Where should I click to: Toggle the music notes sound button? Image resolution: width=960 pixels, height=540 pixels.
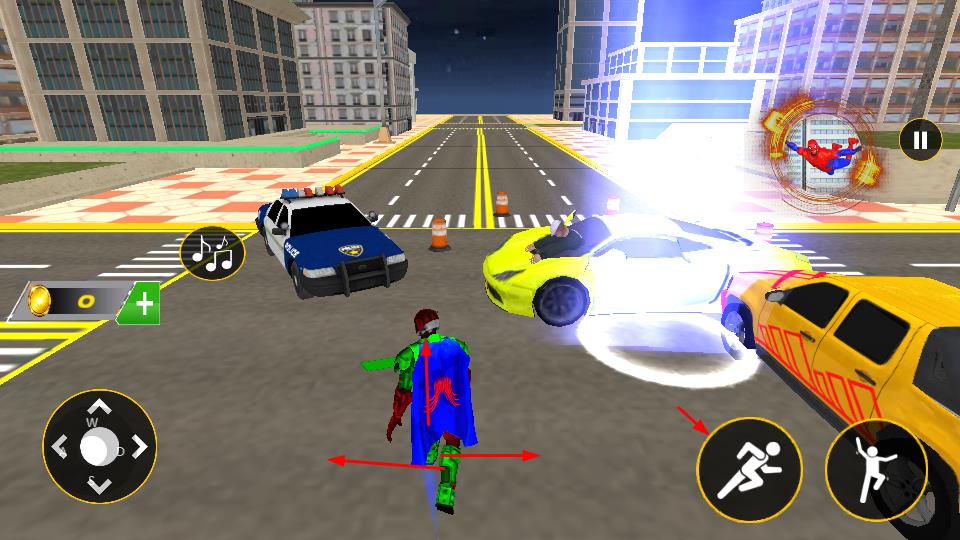coord(213,253)
